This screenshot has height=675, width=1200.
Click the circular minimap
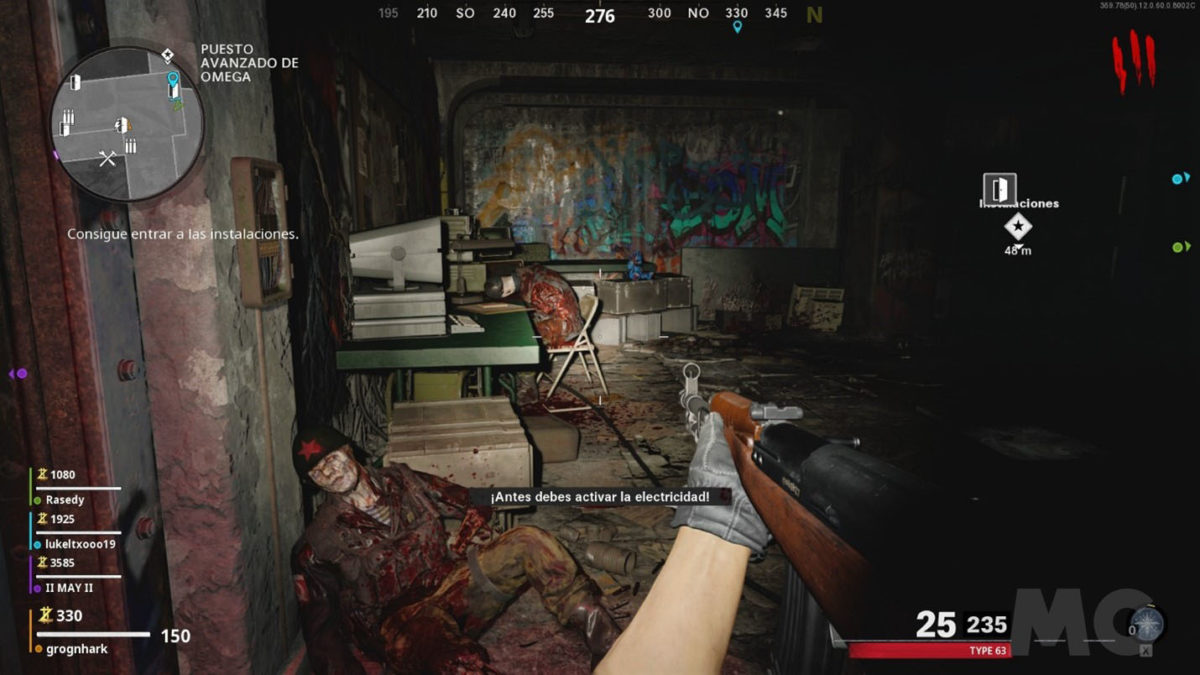(128, 124)
